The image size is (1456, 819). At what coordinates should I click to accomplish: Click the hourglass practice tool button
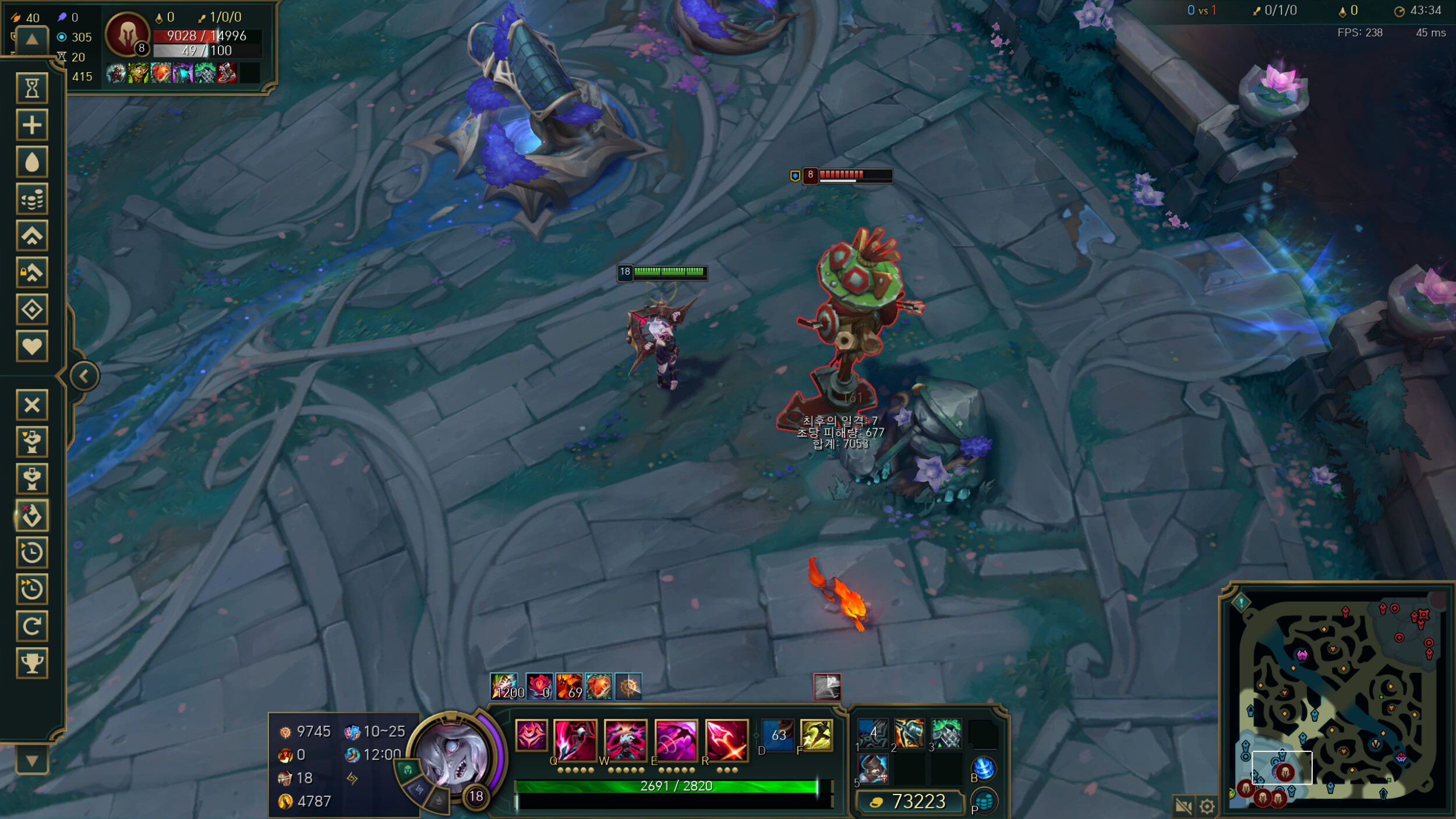[32, 88]
